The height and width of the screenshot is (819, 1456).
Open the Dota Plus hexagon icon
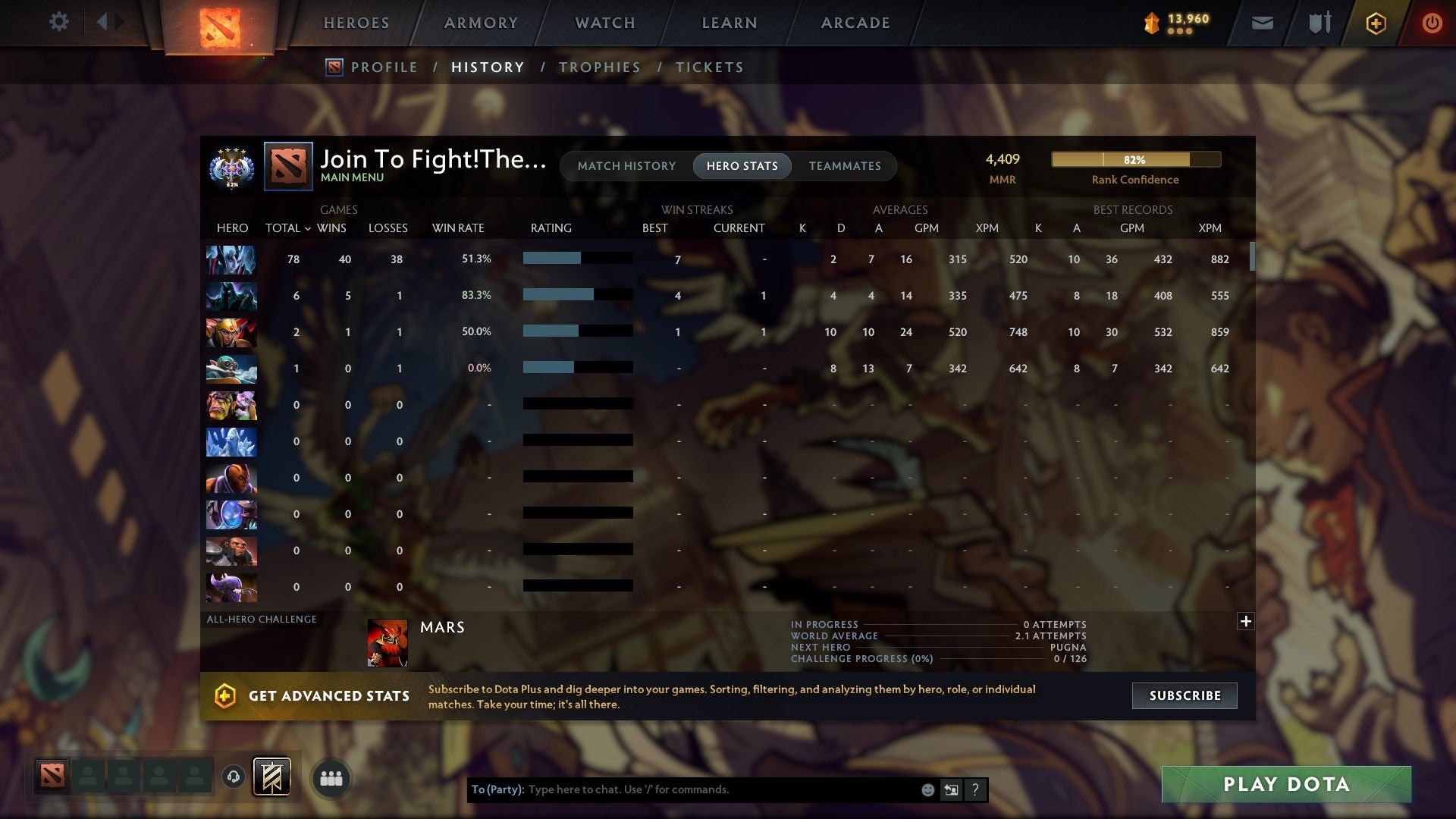tap(1375, 24)
